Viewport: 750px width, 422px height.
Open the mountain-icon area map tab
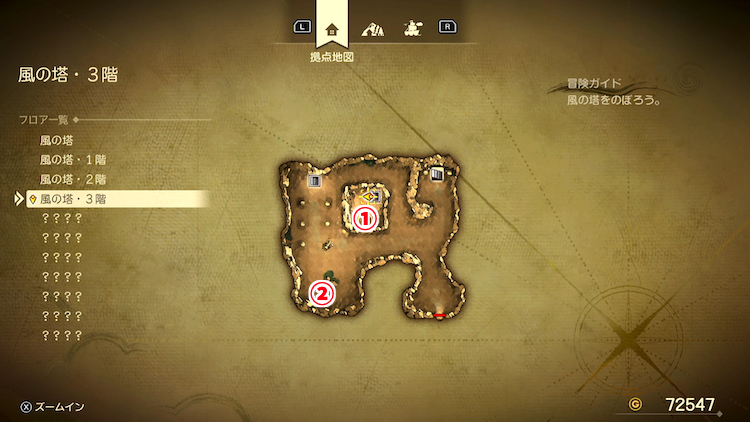(x=372, y=29)
